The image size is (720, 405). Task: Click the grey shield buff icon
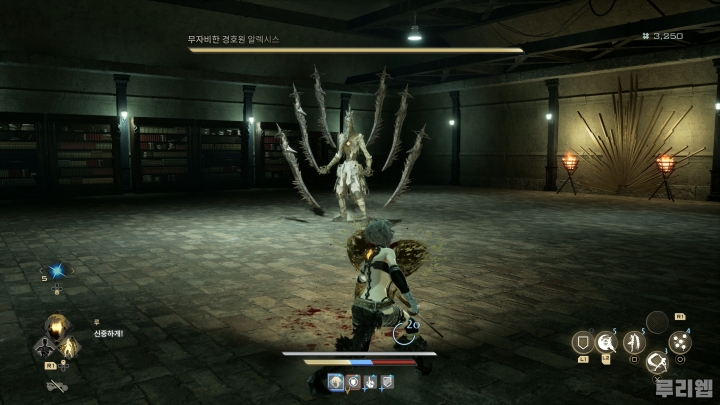tap(387, 381)
